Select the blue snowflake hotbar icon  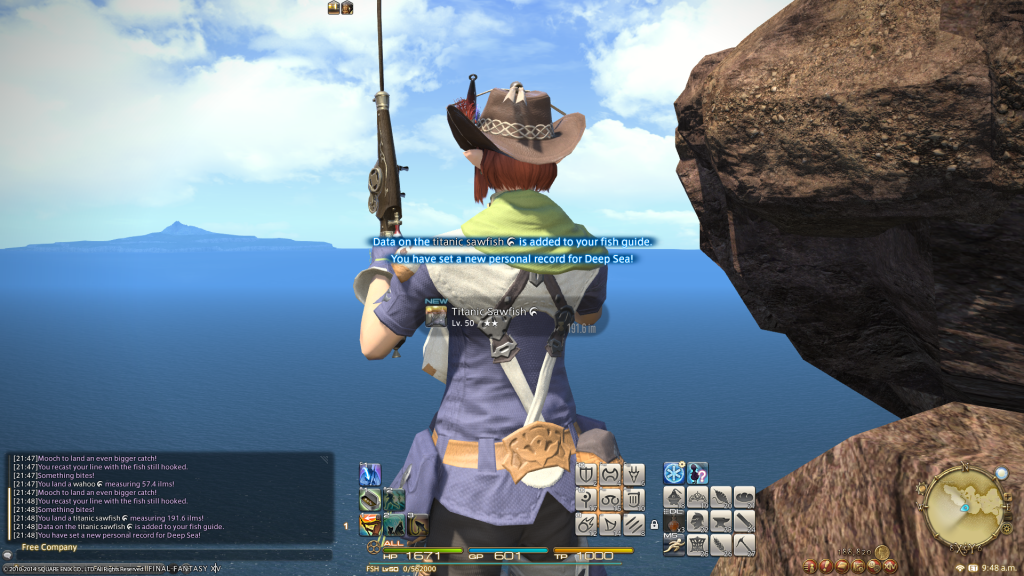675,473
